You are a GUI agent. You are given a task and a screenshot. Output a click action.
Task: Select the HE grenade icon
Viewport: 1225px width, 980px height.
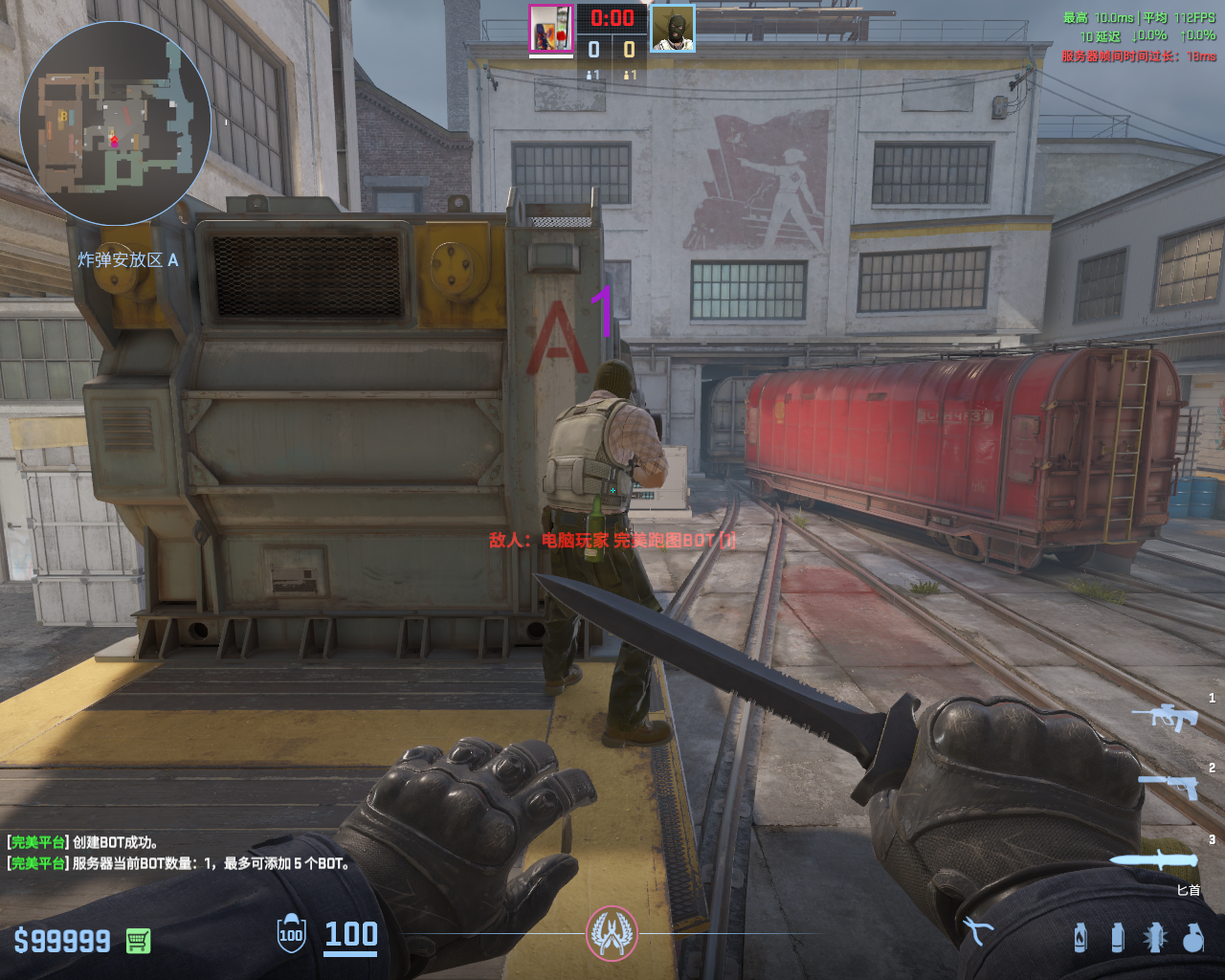[x=1192, y=937]
